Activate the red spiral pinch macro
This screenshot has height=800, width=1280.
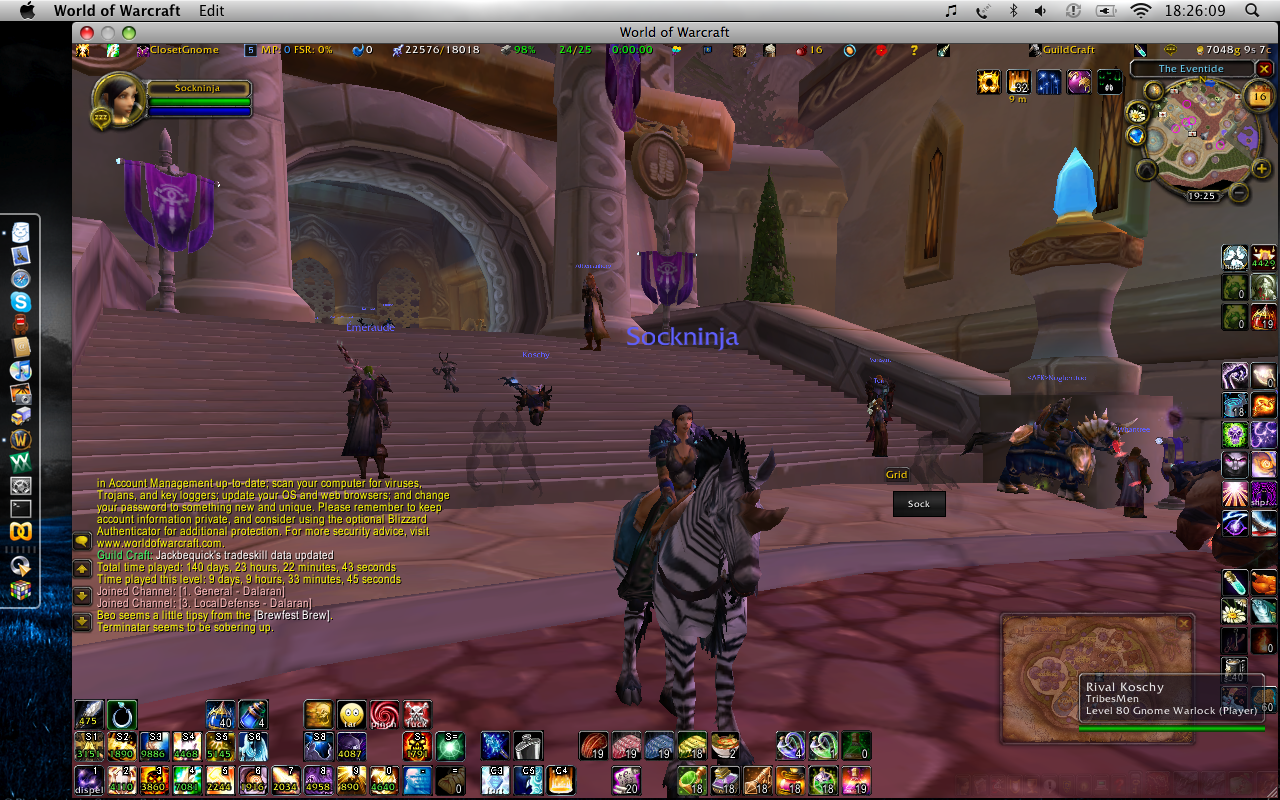pos(384,714)
